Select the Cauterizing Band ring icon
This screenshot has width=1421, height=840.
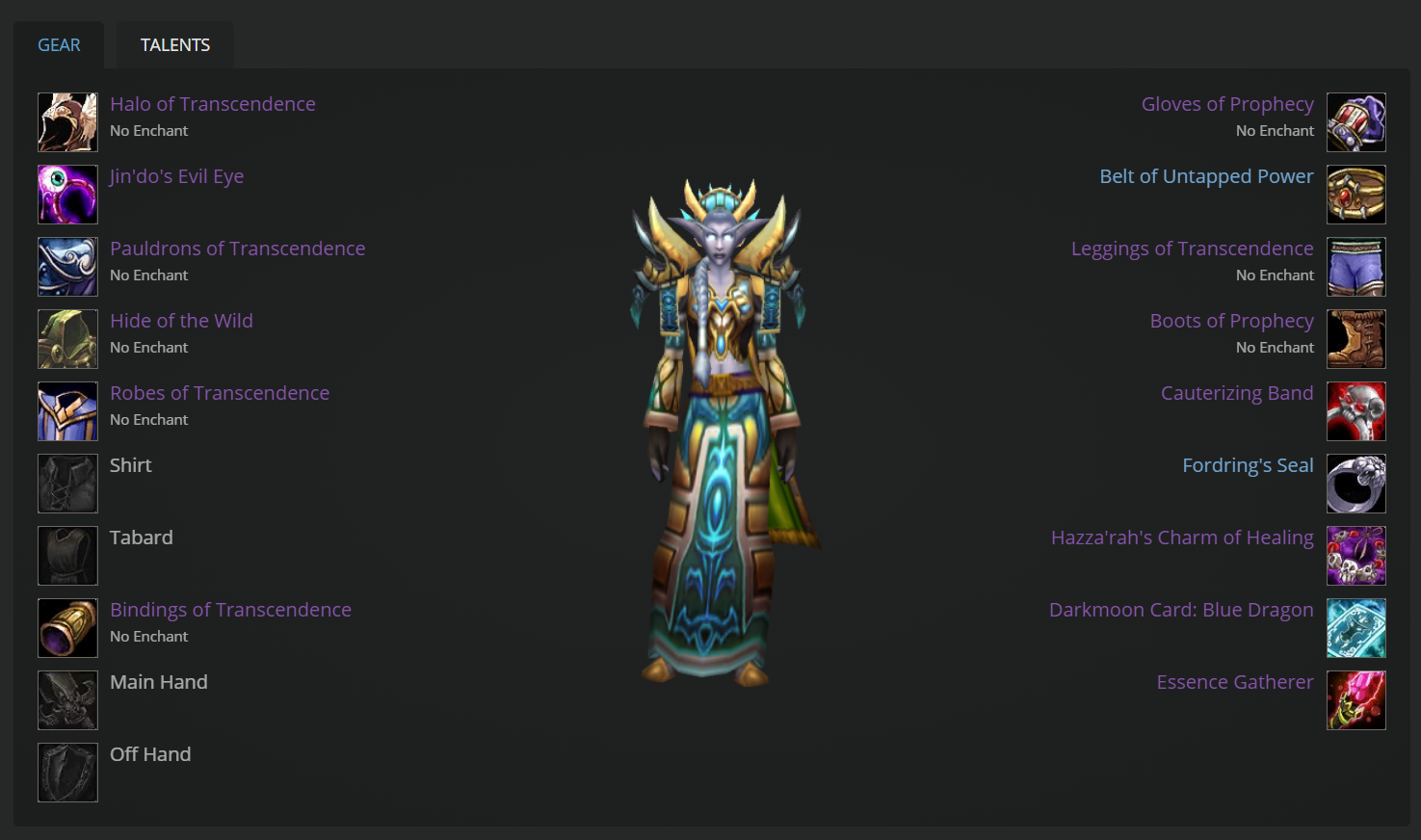[1355, 410]
